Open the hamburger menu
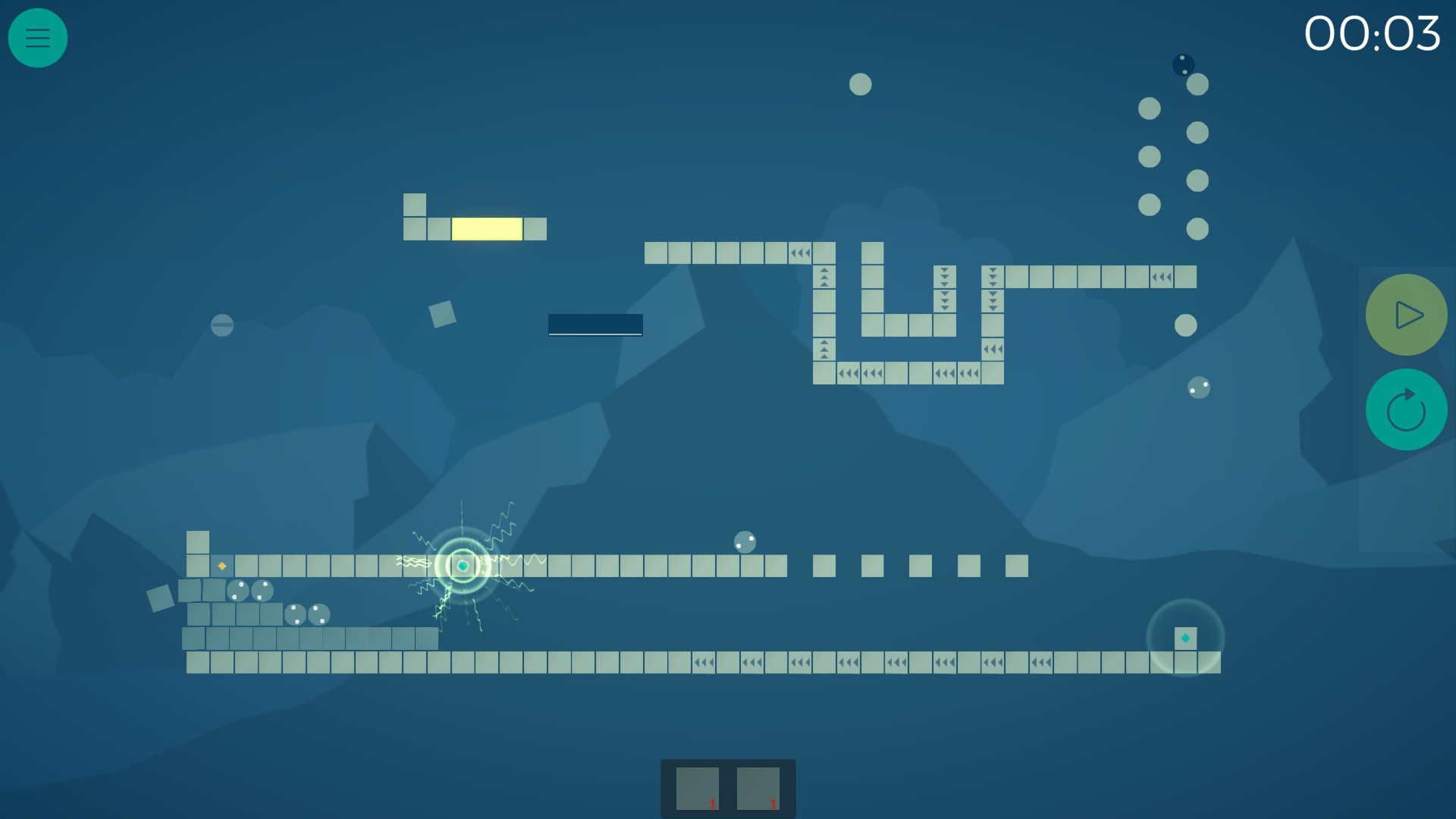 tap(37, 37)
